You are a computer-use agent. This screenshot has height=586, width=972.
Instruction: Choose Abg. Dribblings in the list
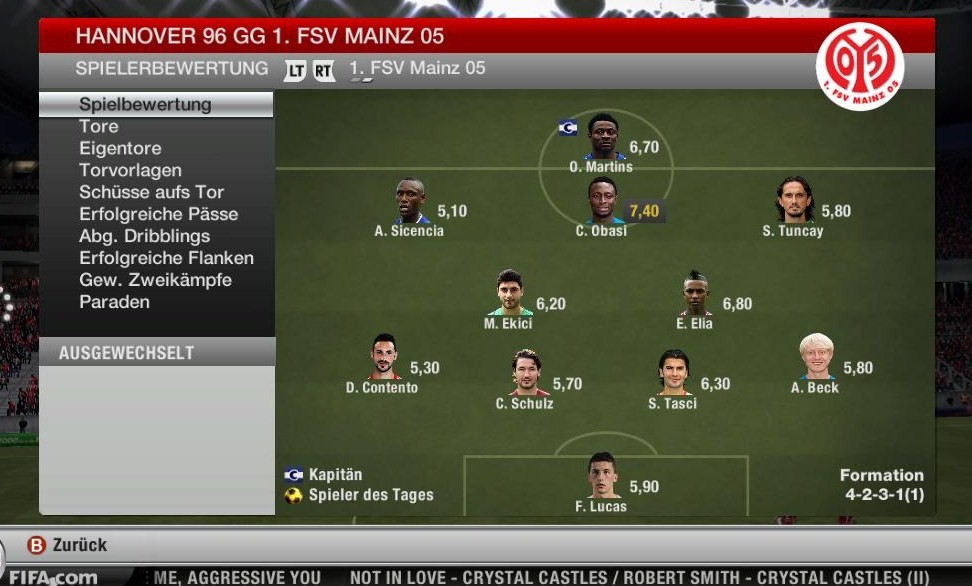(x=144, y=236)
